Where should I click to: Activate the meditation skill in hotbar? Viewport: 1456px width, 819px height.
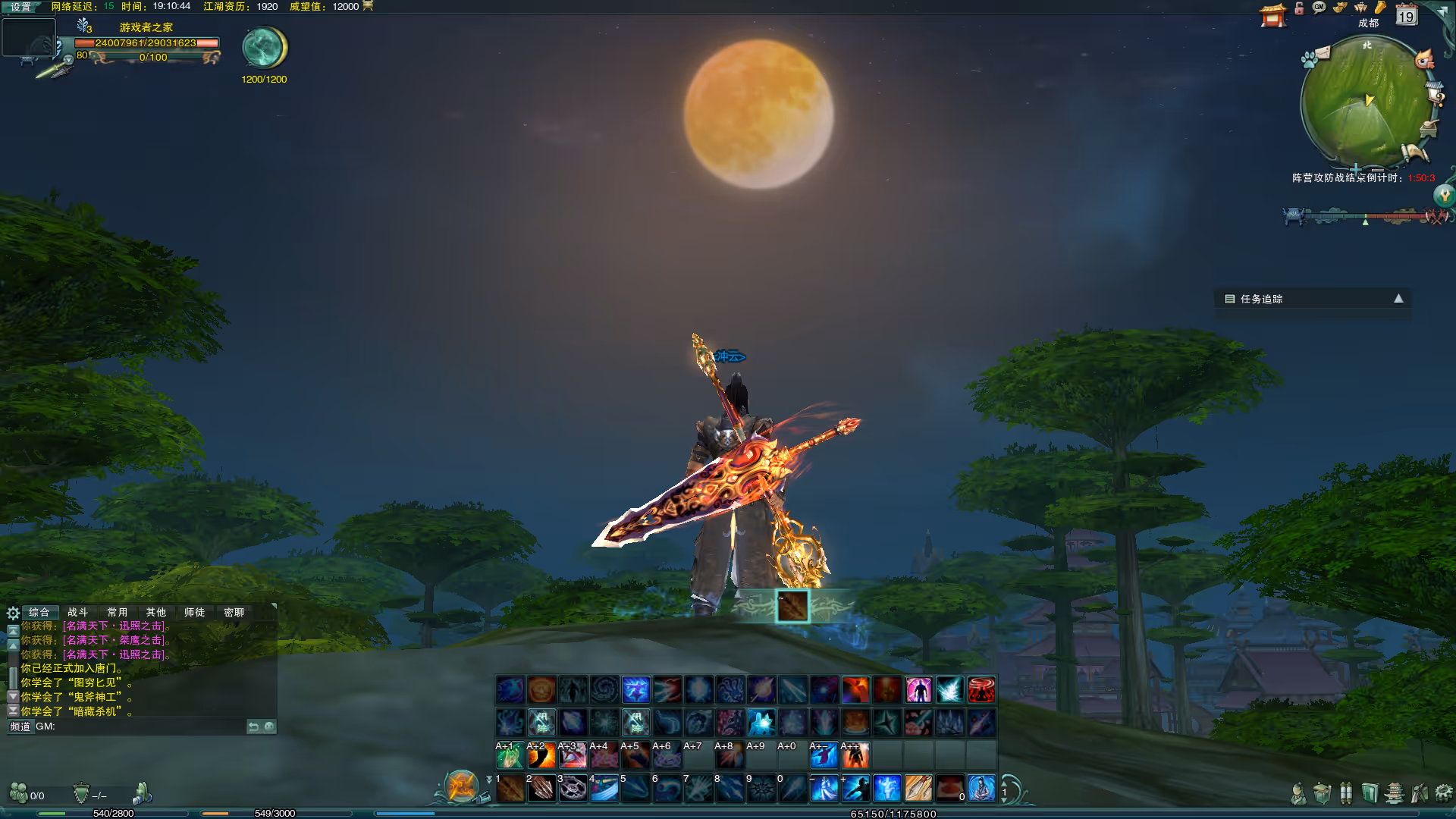click(x=981, y=789)
